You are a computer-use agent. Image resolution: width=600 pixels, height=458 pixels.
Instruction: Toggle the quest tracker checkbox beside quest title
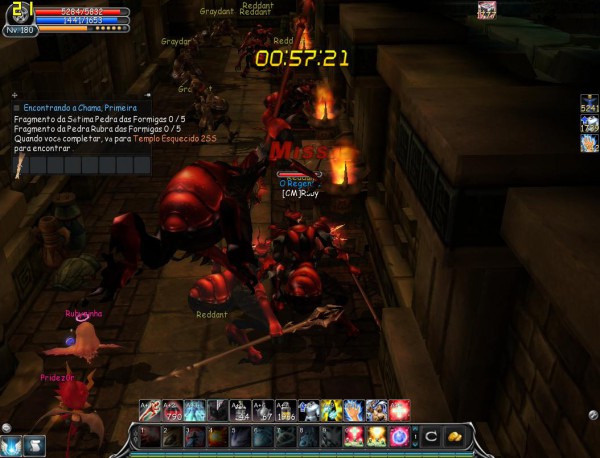[17, 107]
